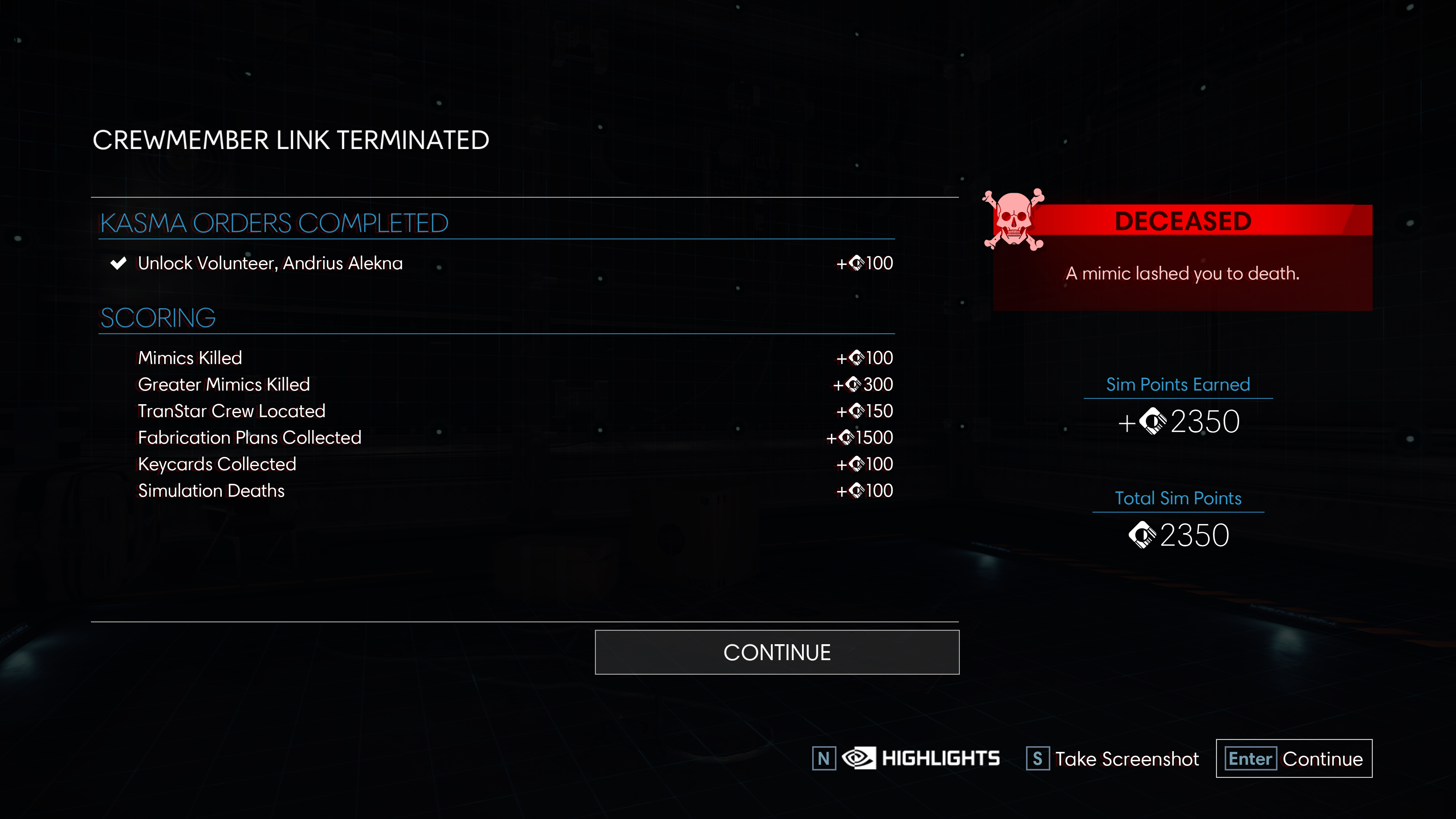Open the Nvidia Highlights option
The image size is (1456, 819).
920,758
